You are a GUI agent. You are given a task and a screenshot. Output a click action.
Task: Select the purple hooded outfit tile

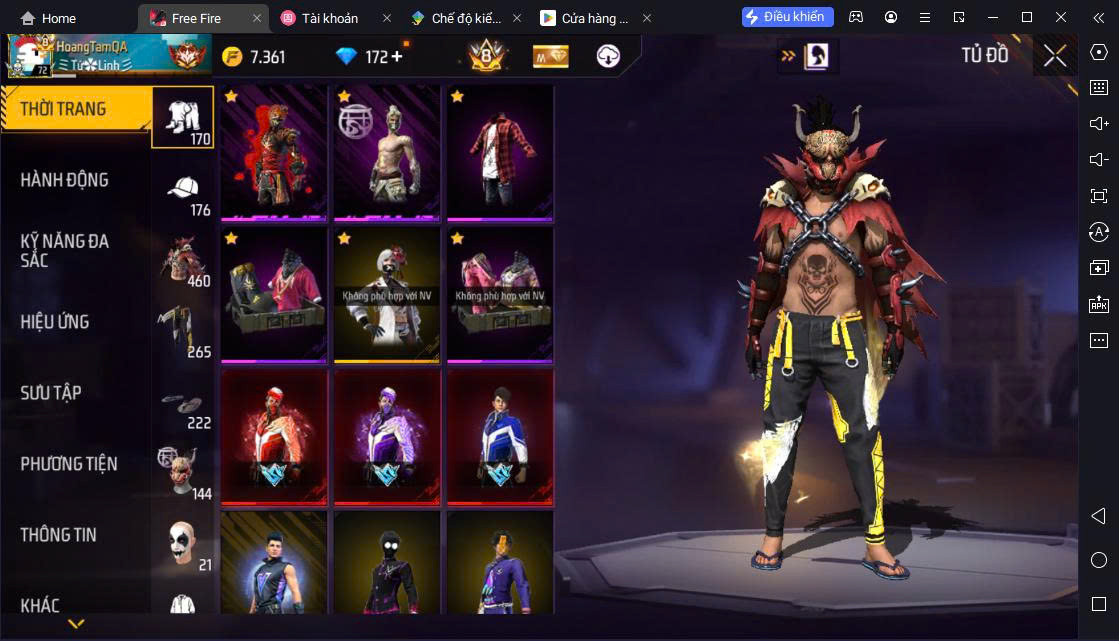[x=387, y=437]
